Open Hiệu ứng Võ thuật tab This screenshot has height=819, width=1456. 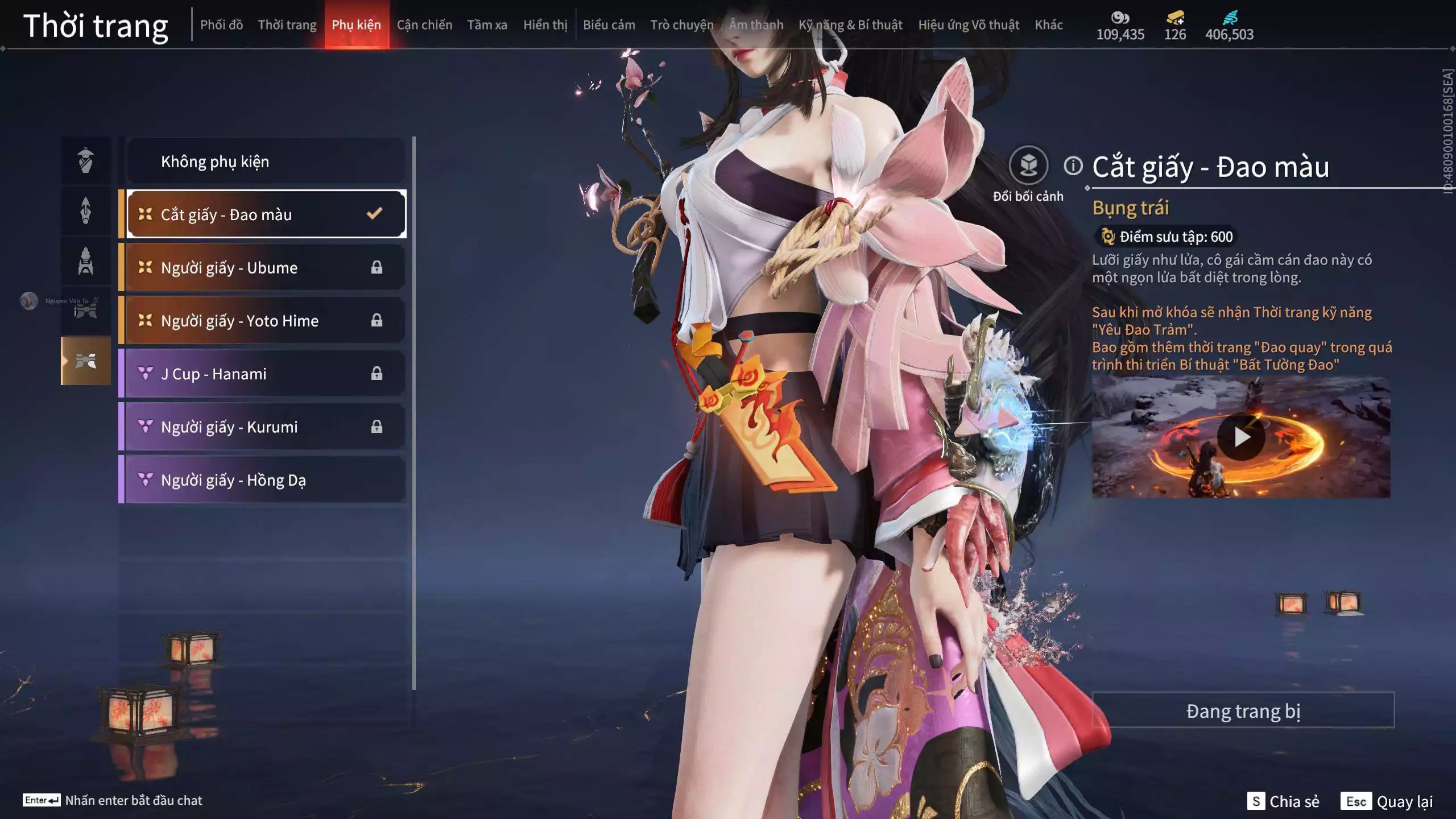(968, 25)
